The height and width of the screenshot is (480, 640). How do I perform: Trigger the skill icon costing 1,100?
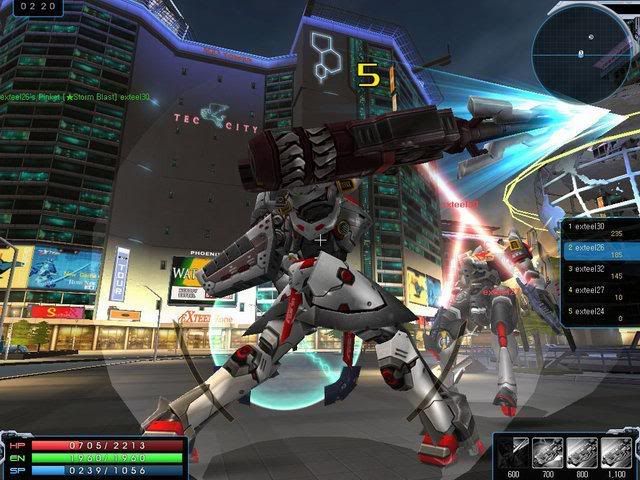pyautogui.click(x=615, y=451)
